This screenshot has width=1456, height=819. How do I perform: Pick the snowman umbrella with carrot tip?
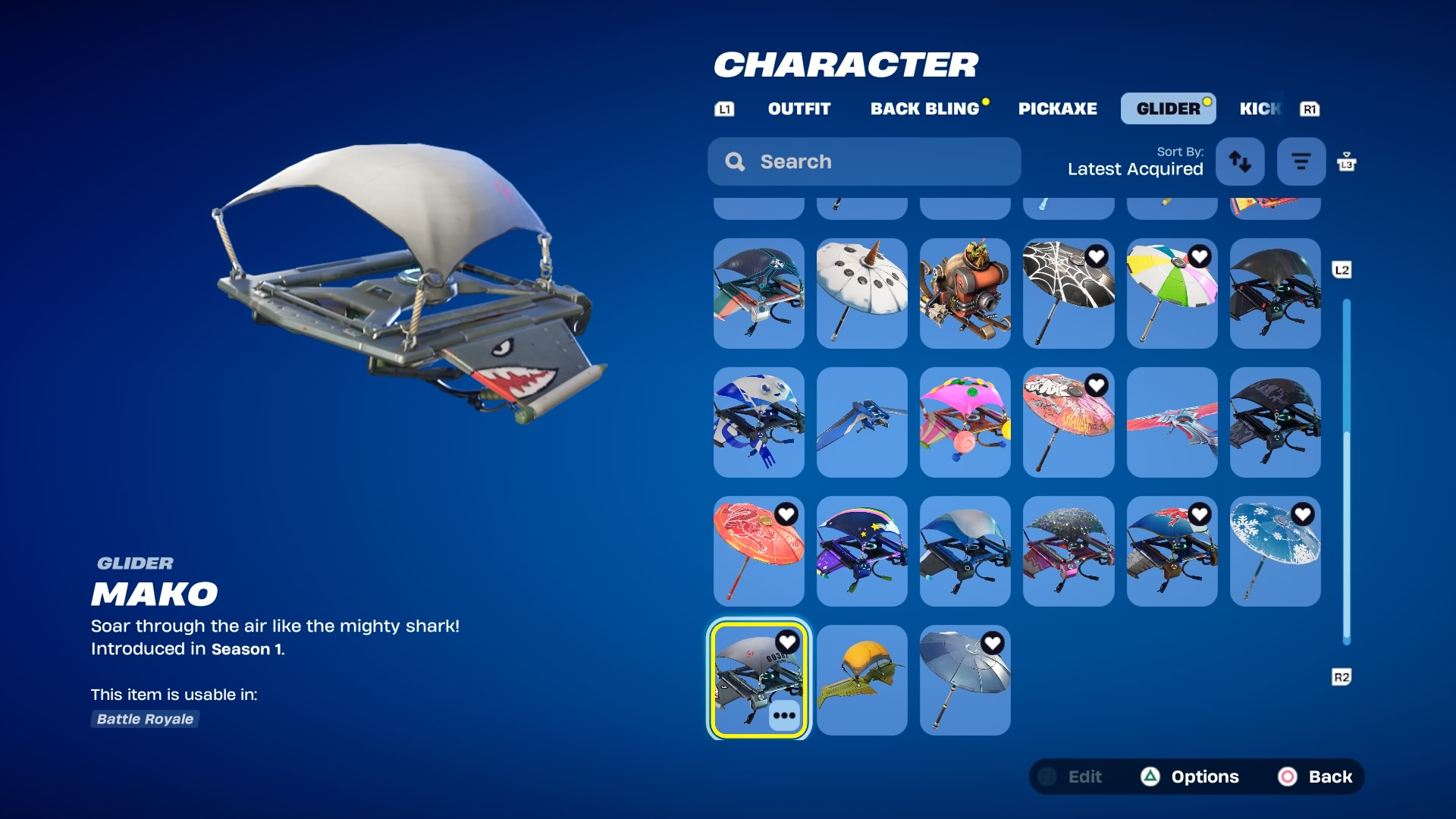click(x=862, y=293)
